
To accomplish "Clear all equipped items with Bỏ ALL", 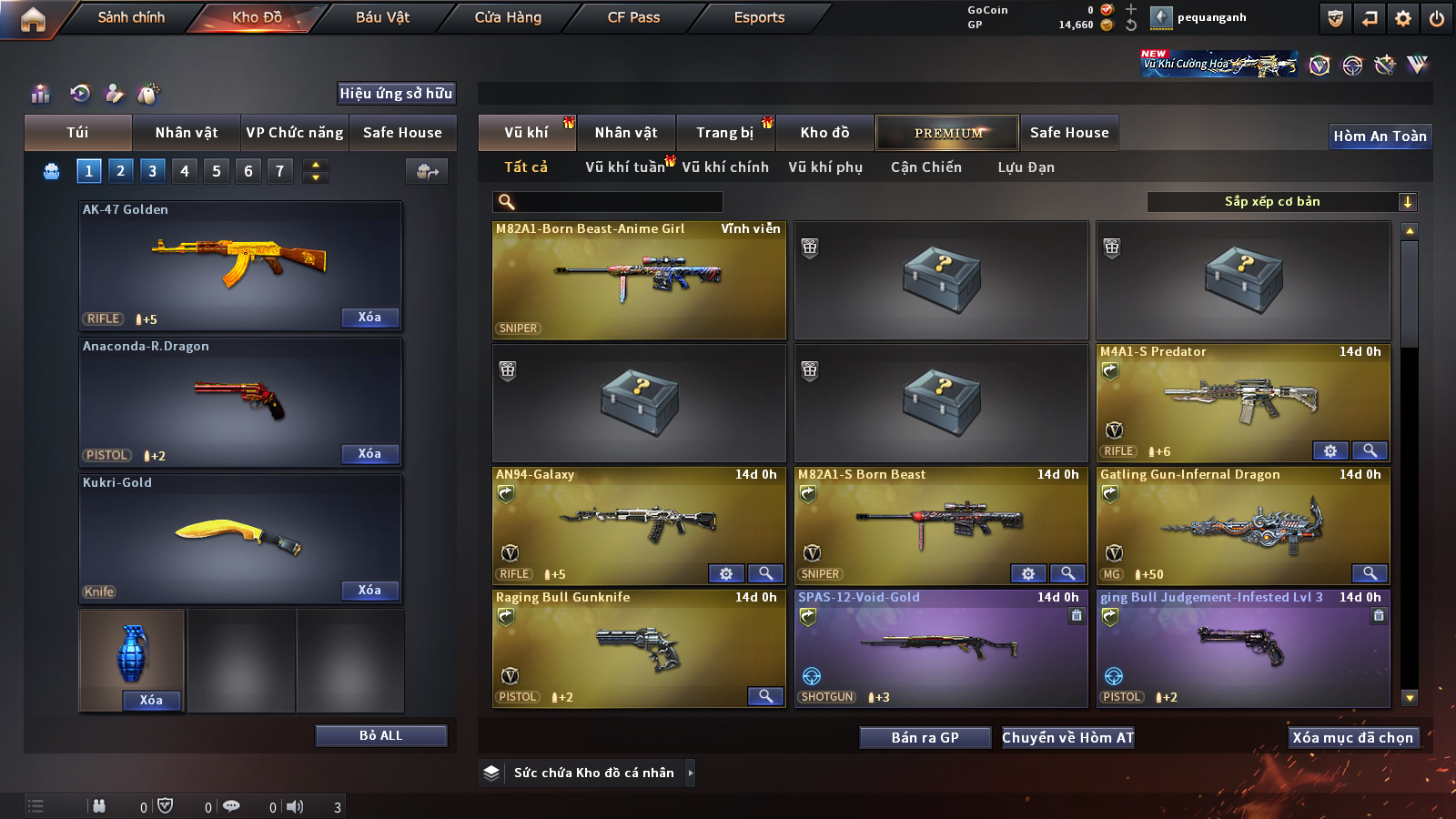I will [x=380, y=735].
